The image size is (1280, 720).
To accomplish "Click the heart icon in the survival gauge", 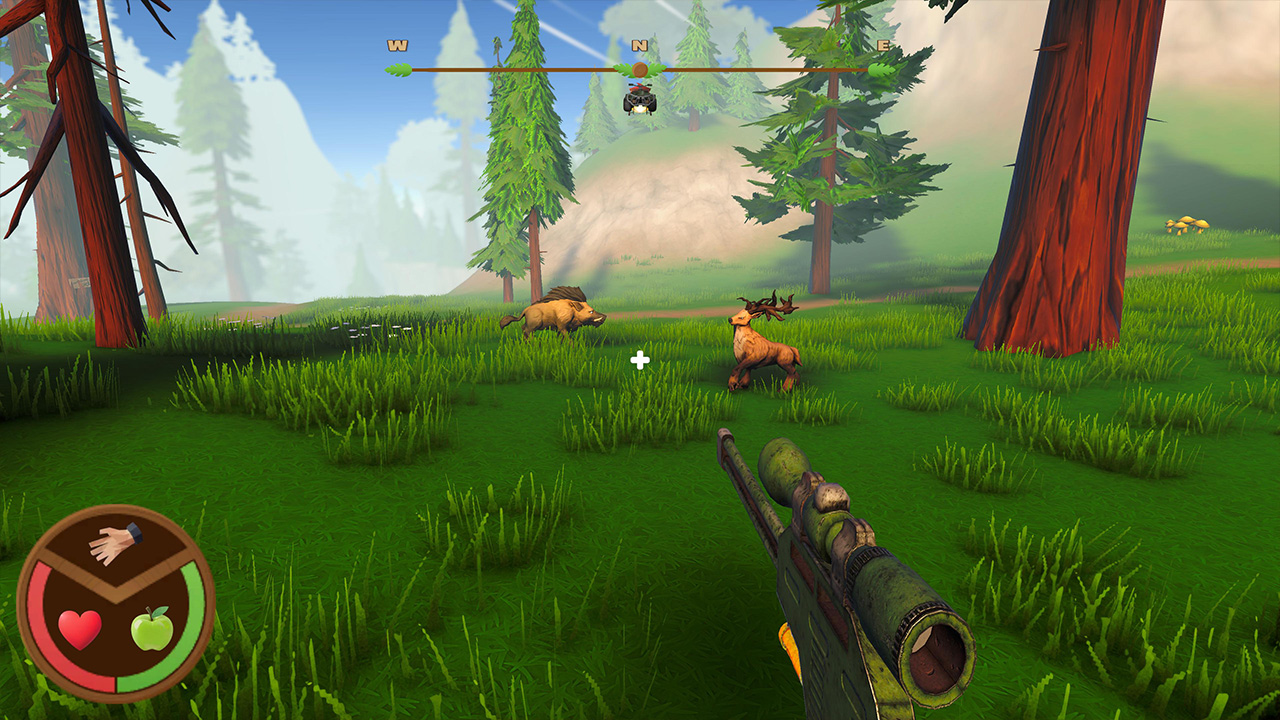I will click(80, 626).
